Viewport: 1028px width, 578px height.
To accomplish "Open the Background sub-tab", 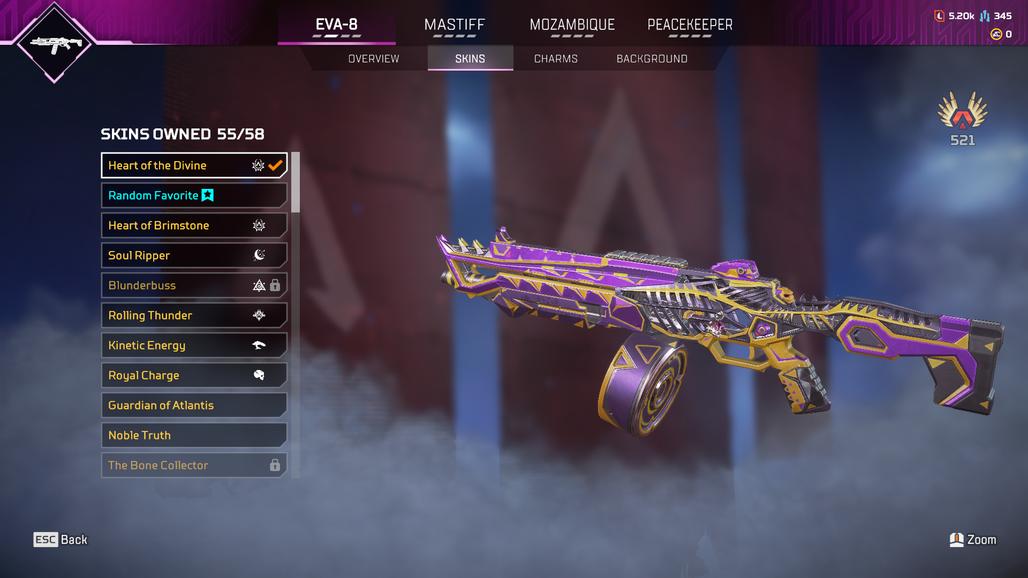I will click(x=651, y=59).
